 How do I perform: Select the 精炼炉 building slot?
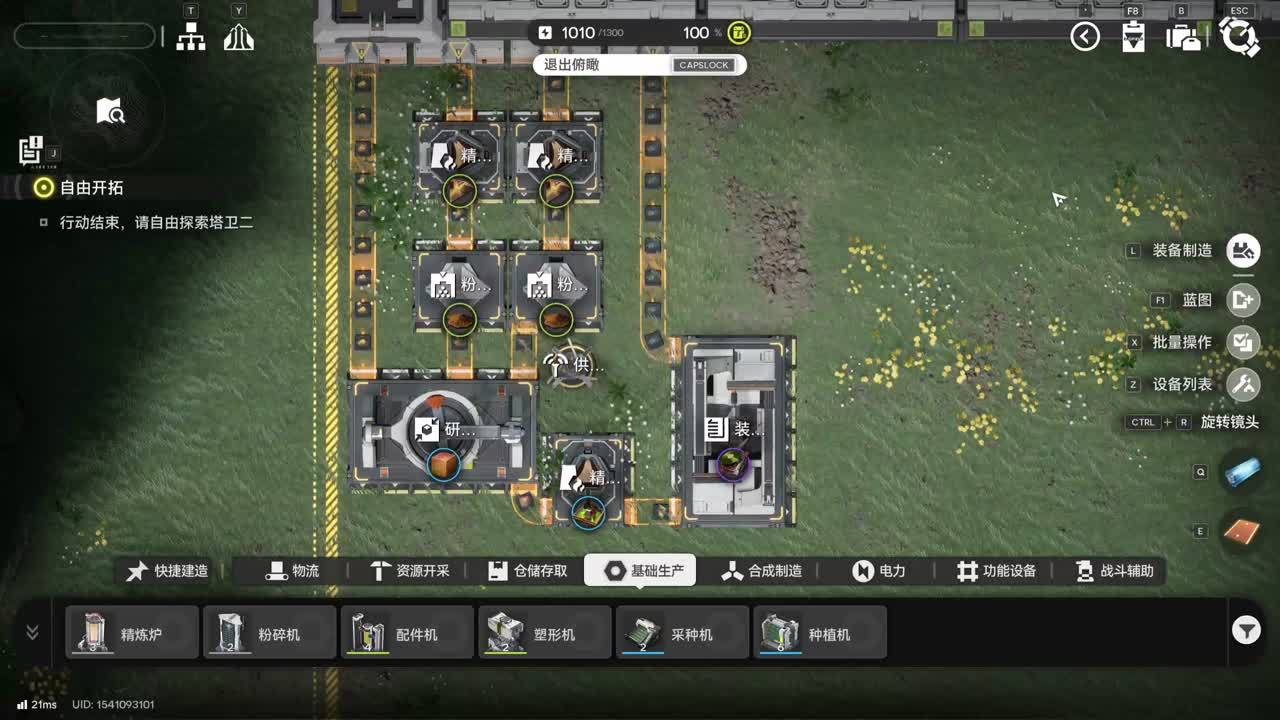click(x=132, y=633)
